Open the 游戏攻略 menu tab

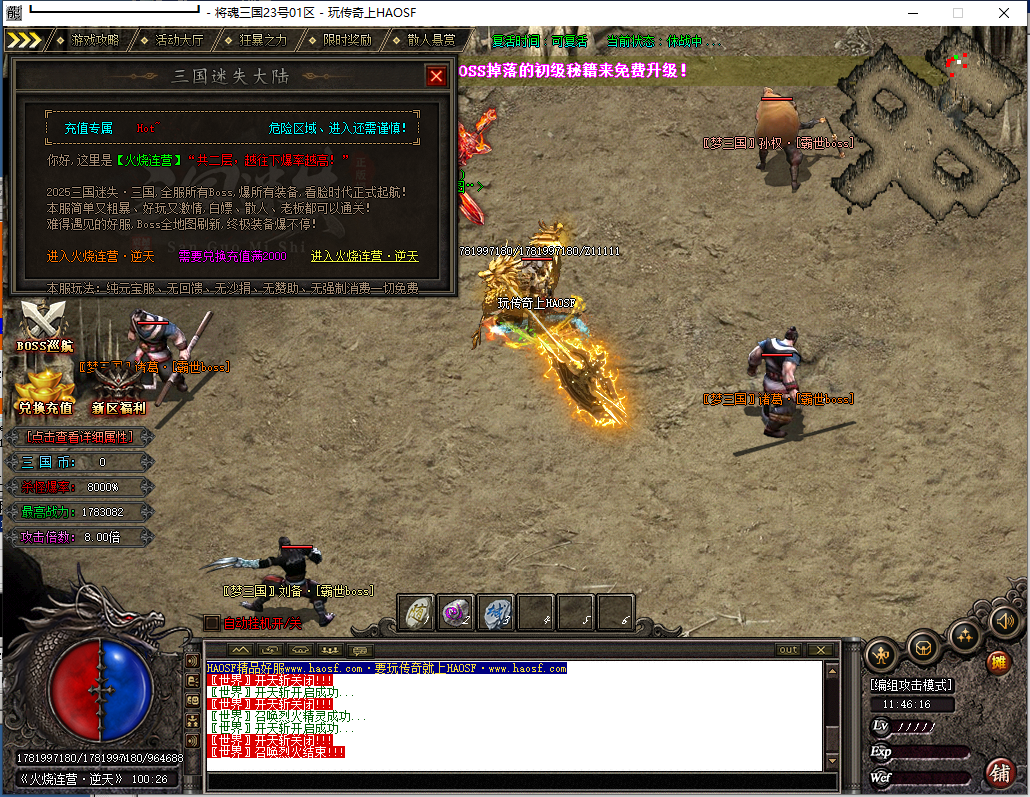(x=95, y=41)
